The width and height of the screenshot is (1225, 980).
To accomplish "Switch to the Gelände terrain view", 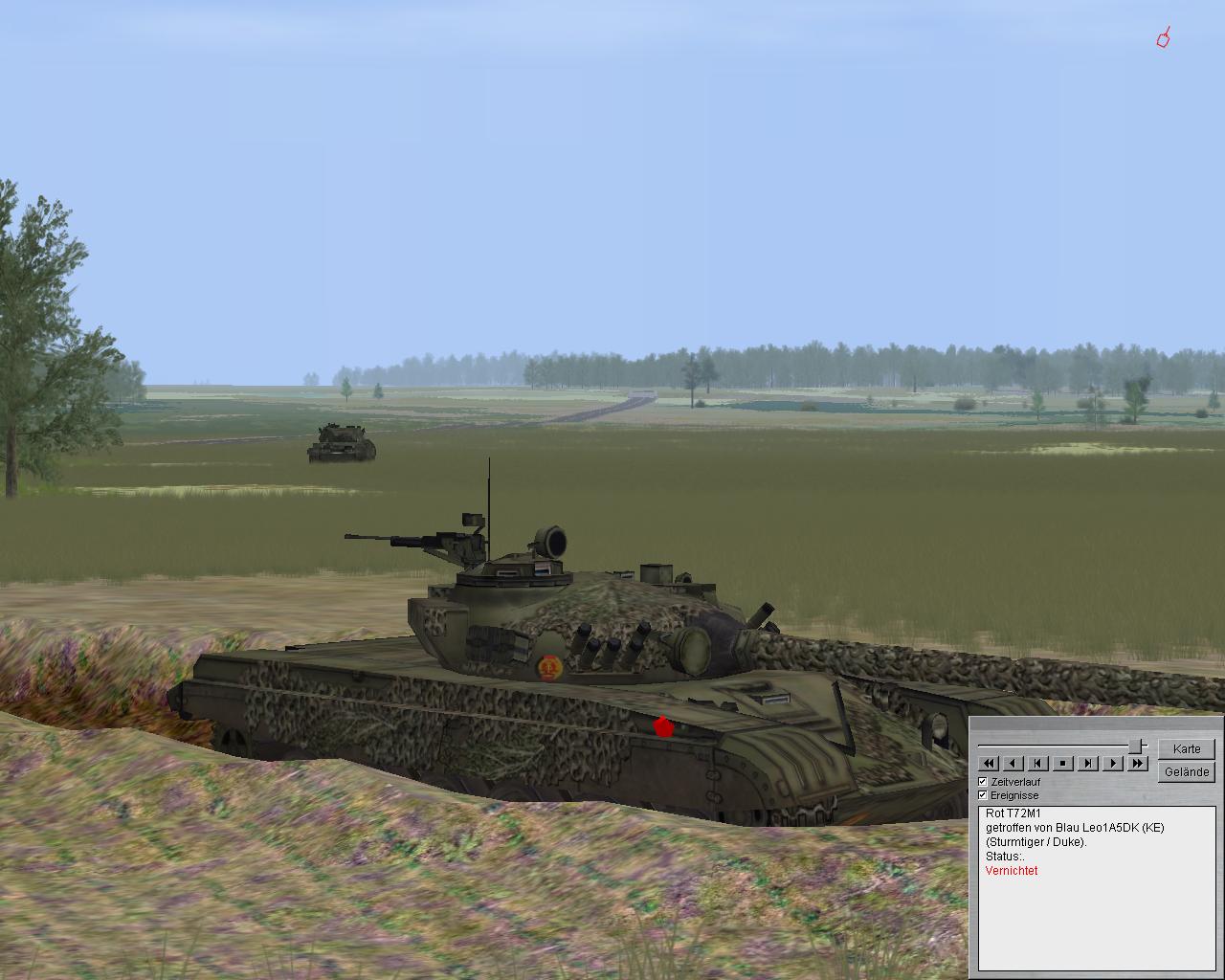I will 1186,771.
